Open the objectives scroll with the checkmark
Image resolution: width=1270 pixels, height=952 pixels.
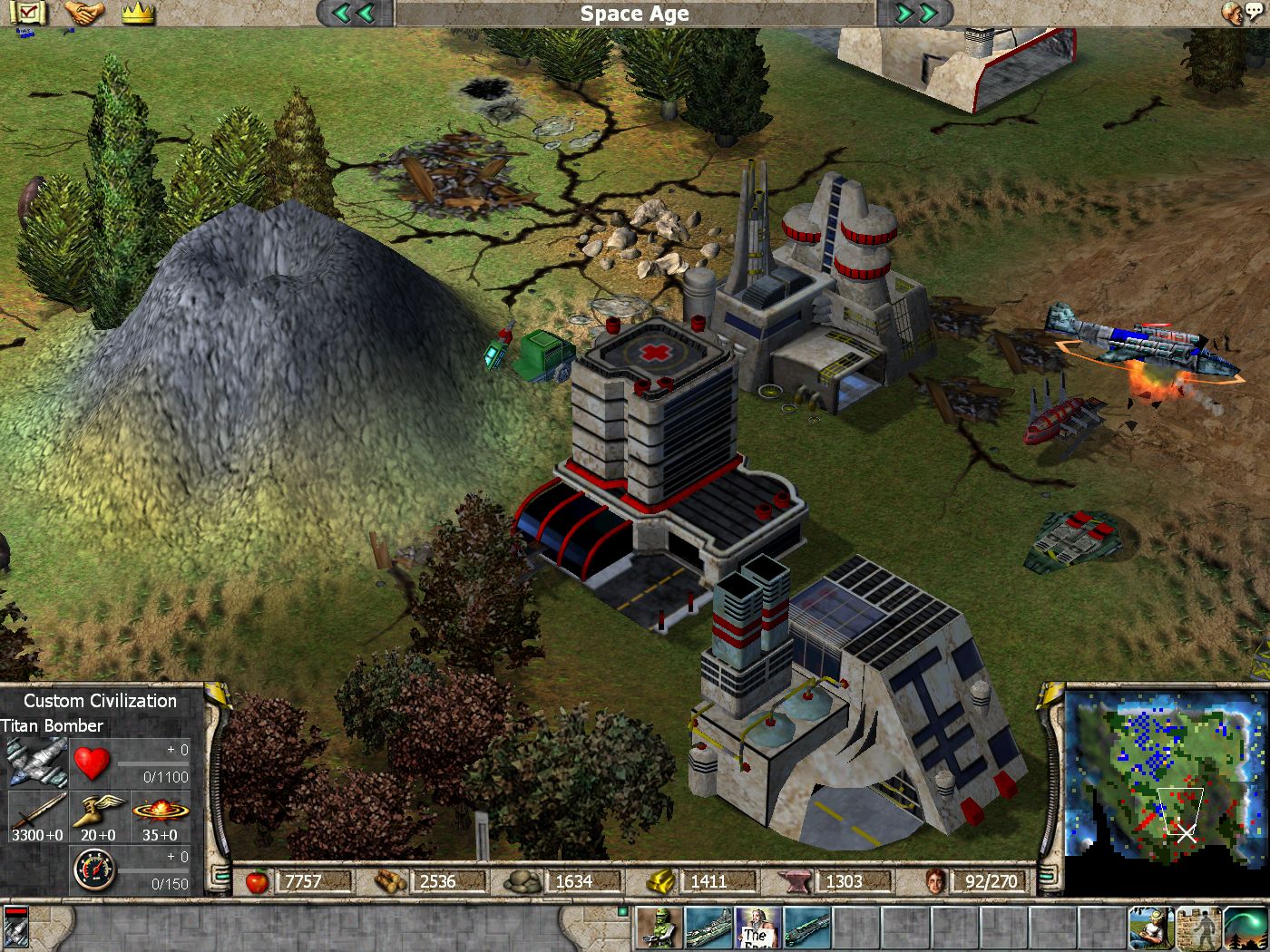tap(27, 13)
